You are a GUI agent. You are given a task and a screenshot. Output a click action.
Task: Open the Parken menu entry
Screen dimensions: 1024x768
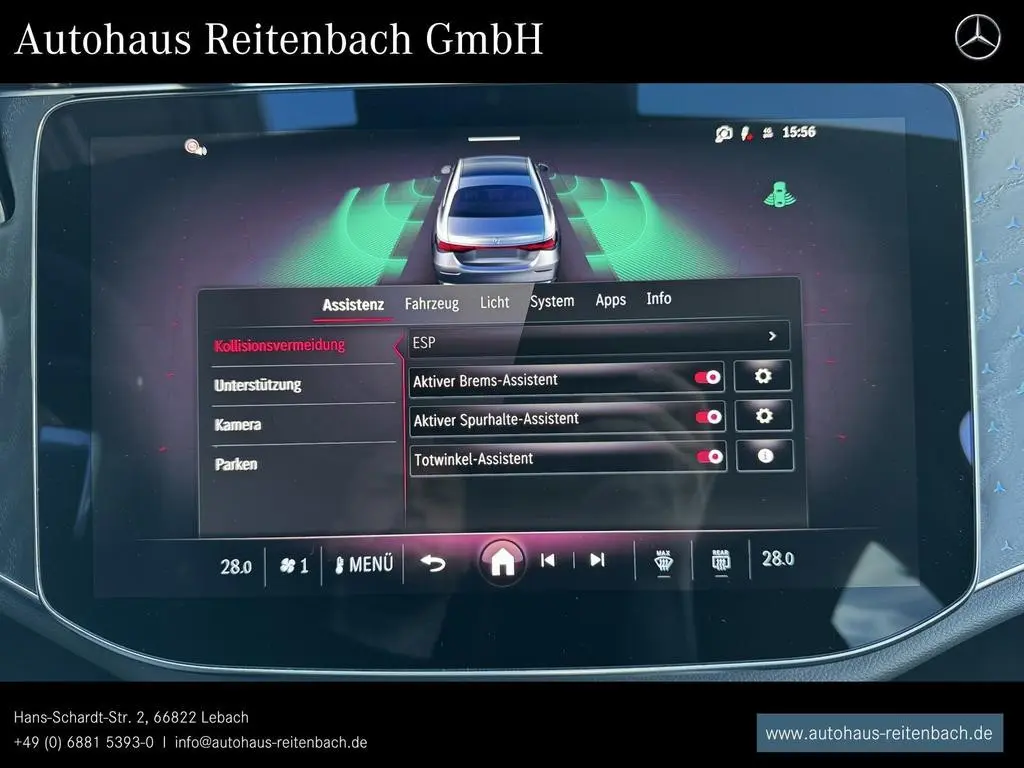tap(236, 464)
